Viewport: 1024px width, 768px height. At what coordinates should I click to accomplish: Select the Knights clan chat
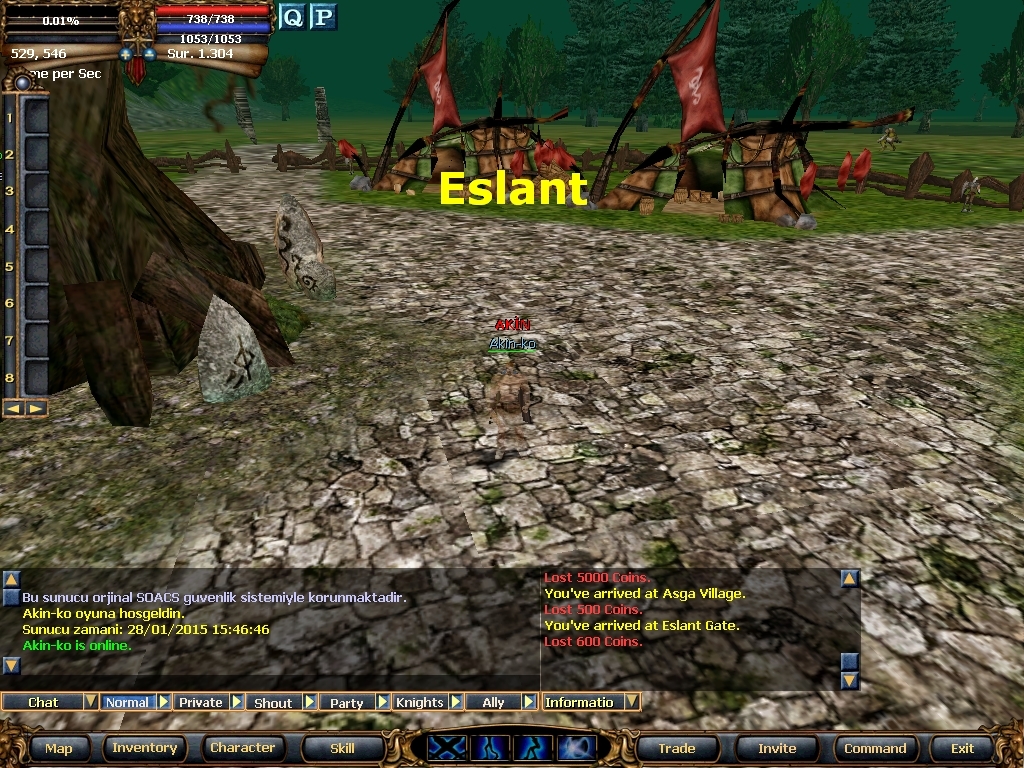click(419, 702)
